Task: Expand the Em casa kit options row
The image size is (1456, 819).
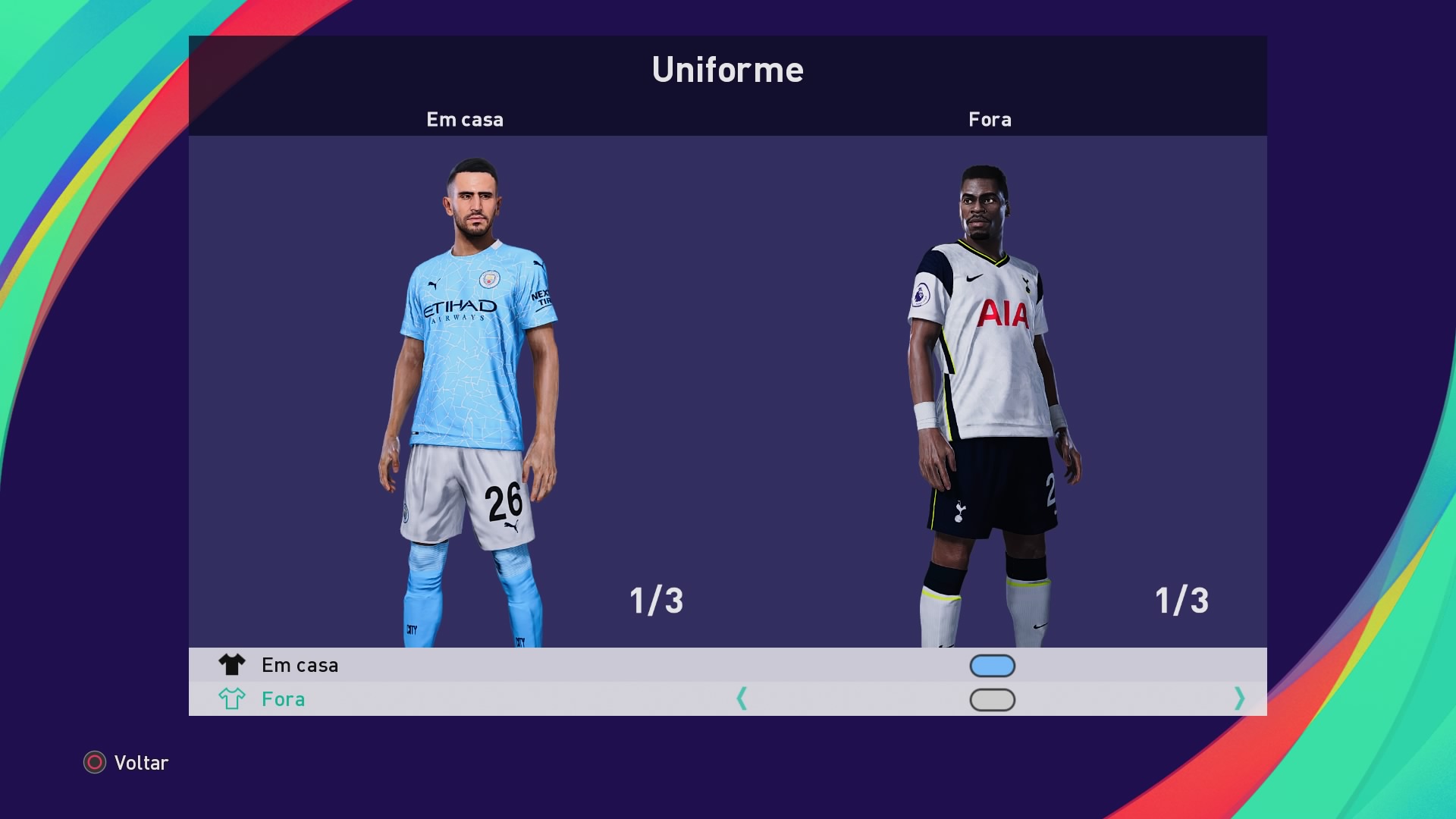Action: (x=531, y=665)
